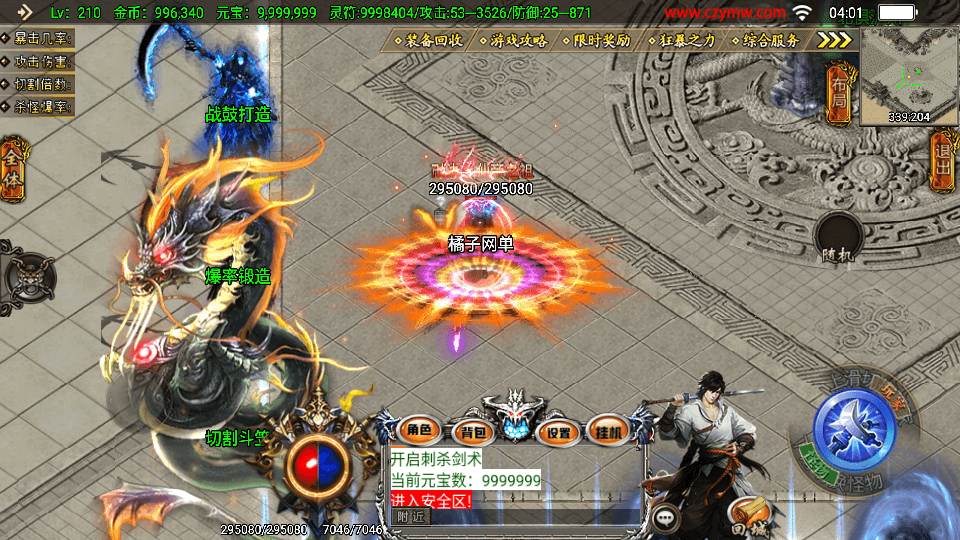
Task: Open the 装备回收 equipment recycle menu
Action: click(429, 41)
